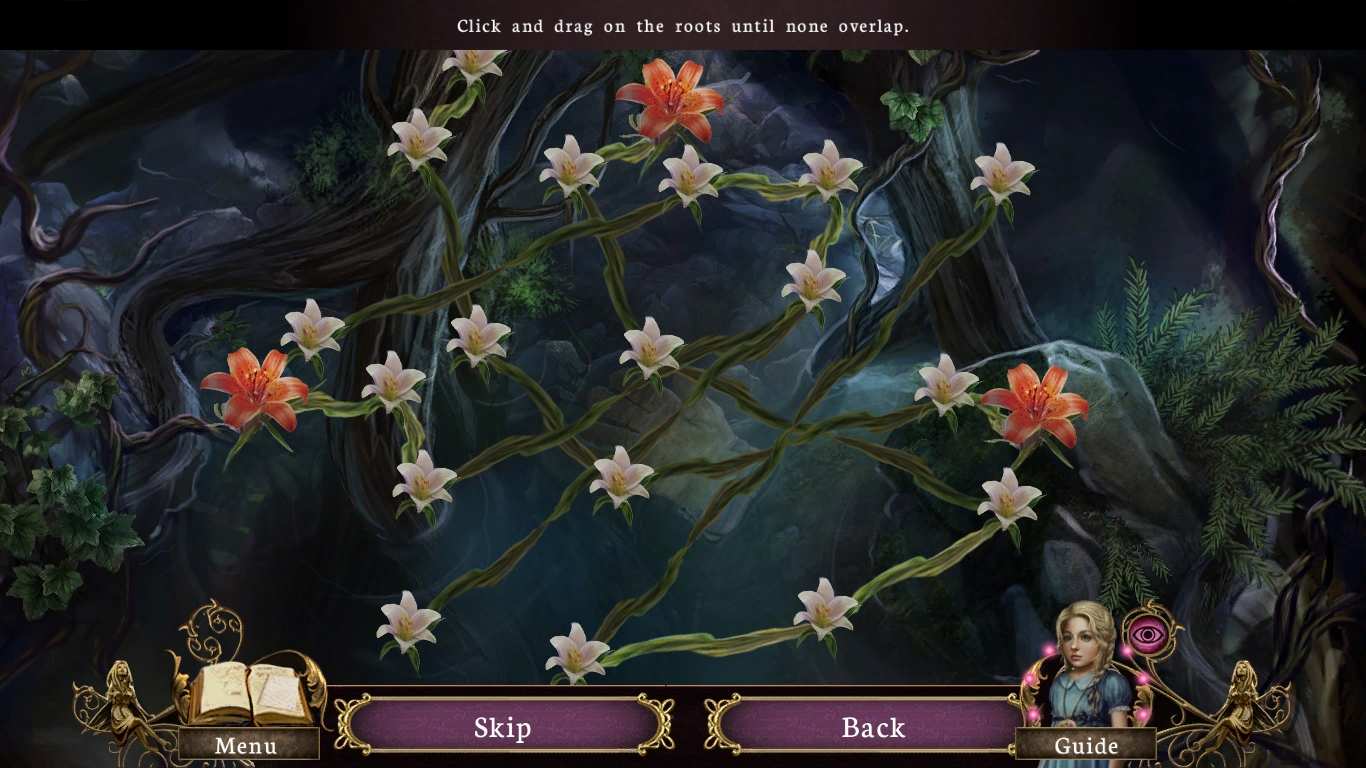The image size is (1366, 768).
Task: Click the white lily in the center of roots
Action: pyautogui.click(x=650, y=350)
